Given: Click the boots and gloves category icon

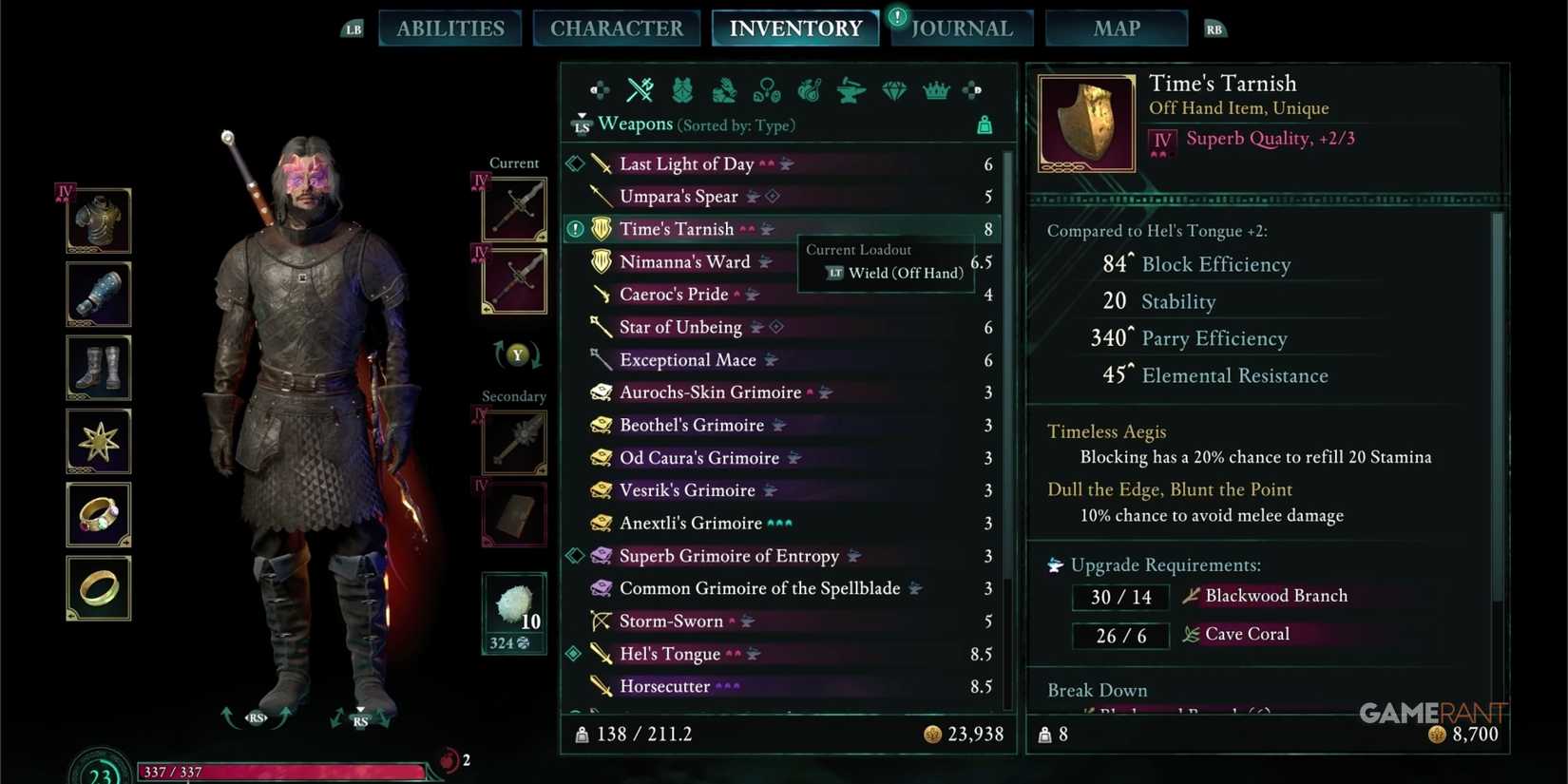Looking at the screenshot, I should [723, 92].
